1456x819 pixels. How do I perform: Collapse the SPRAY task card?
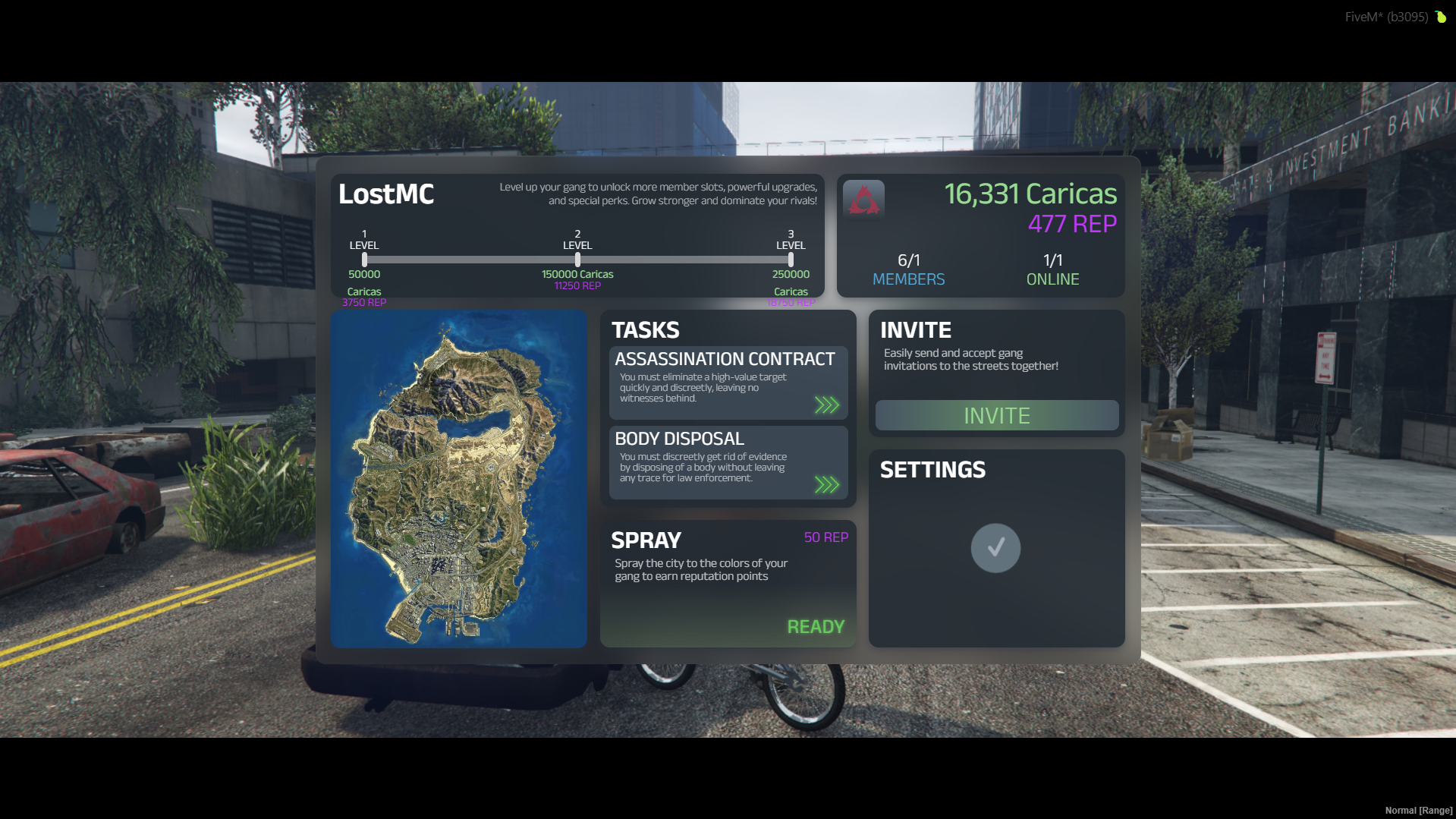pos(646,540)
